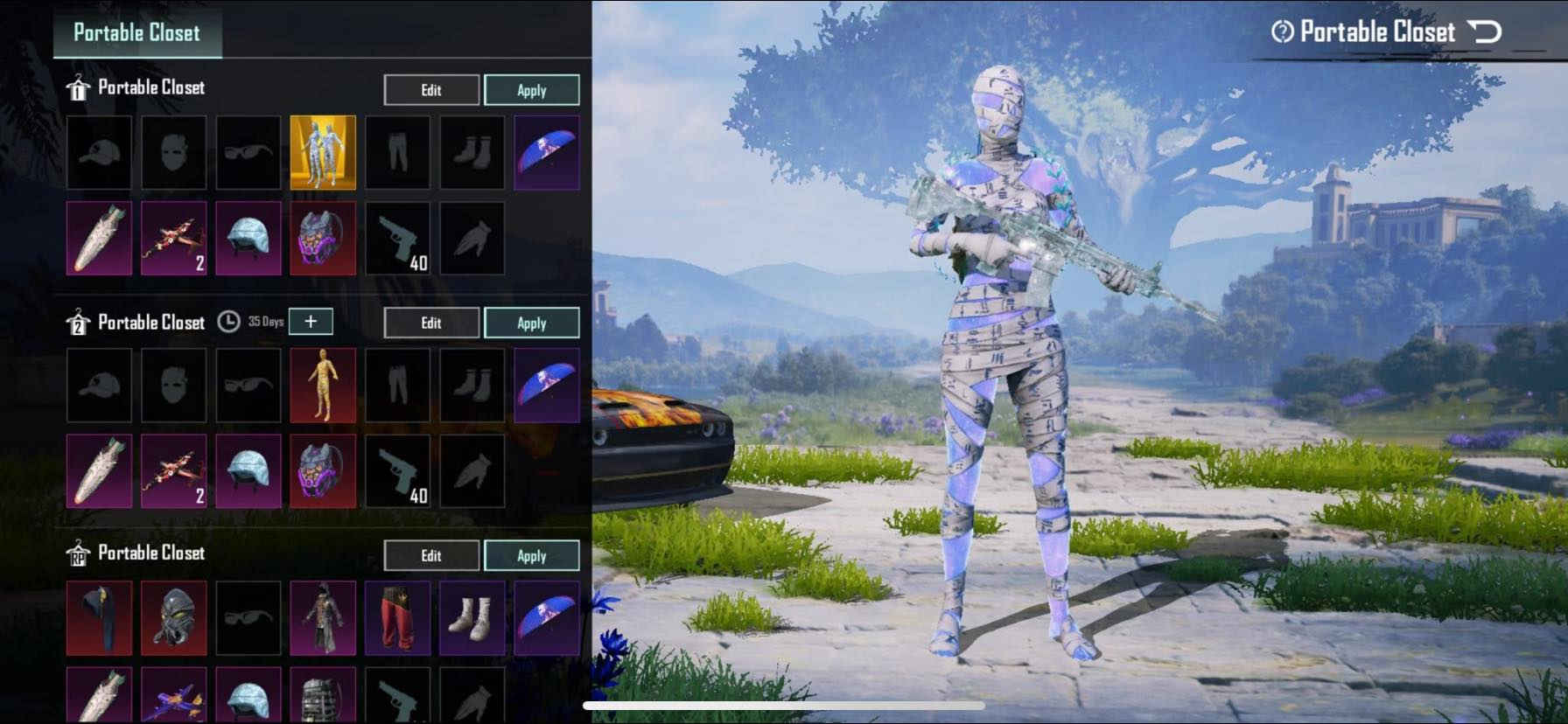Select the gold-highlighted mummy set slot
Image resolution: width=1568 pixels, height=724 pixels.
click(x=323, y=152)
